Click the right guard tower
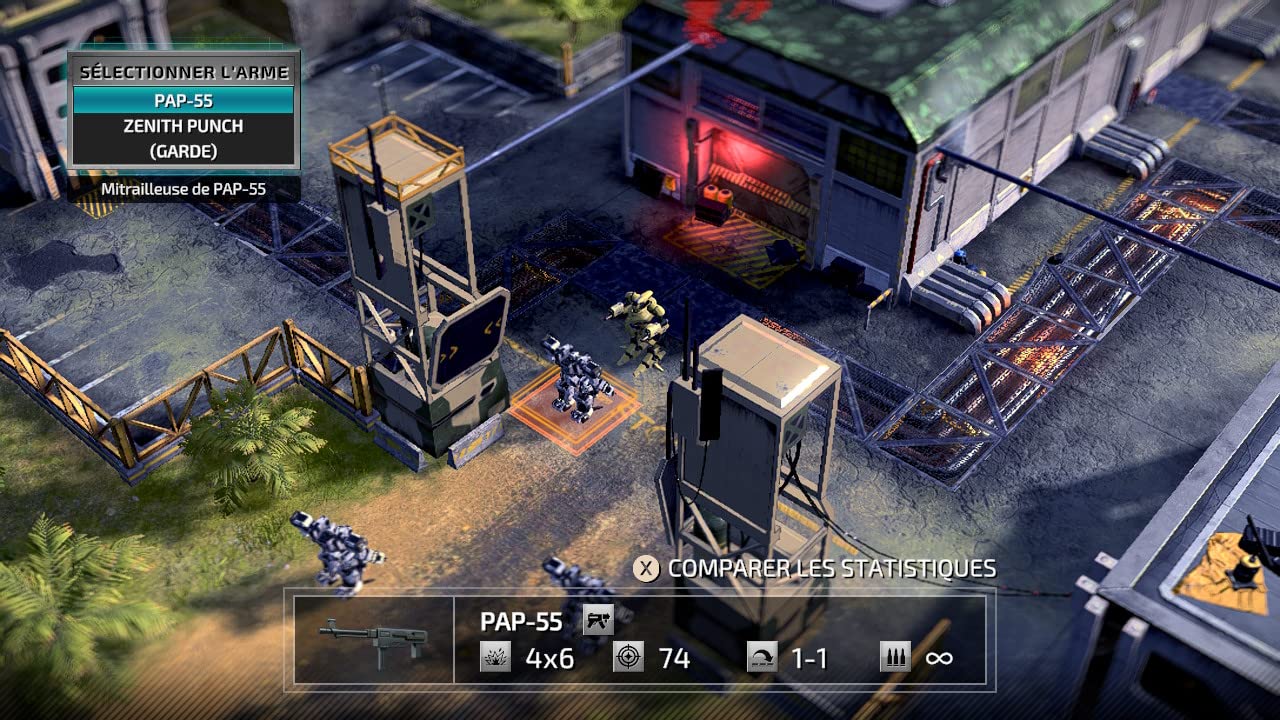Screen dimensions: 1280x720 pyautogui.click(x=750, y=430)
